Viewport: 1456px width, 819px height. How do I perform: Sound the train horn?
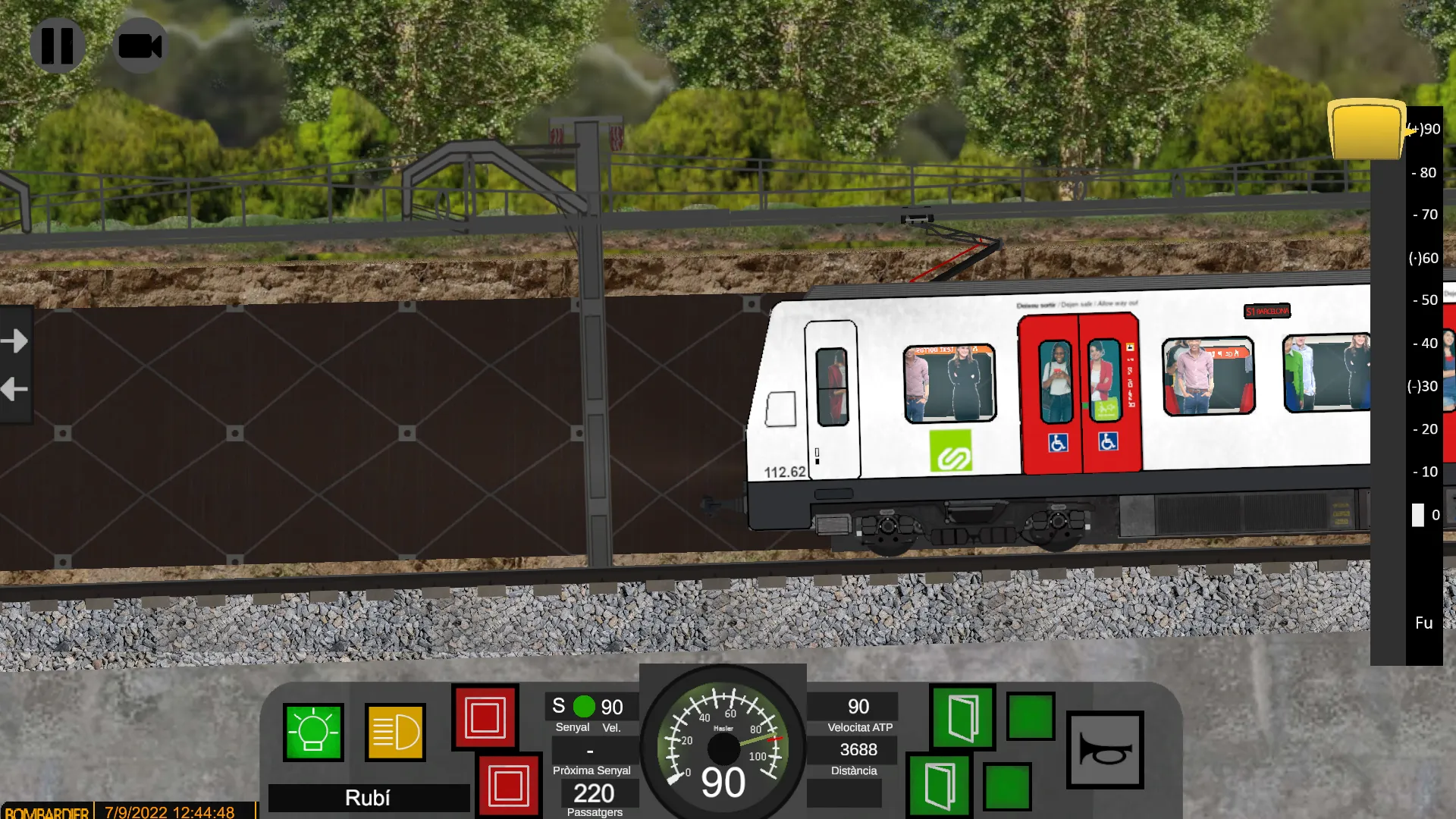click(1106, 749)
